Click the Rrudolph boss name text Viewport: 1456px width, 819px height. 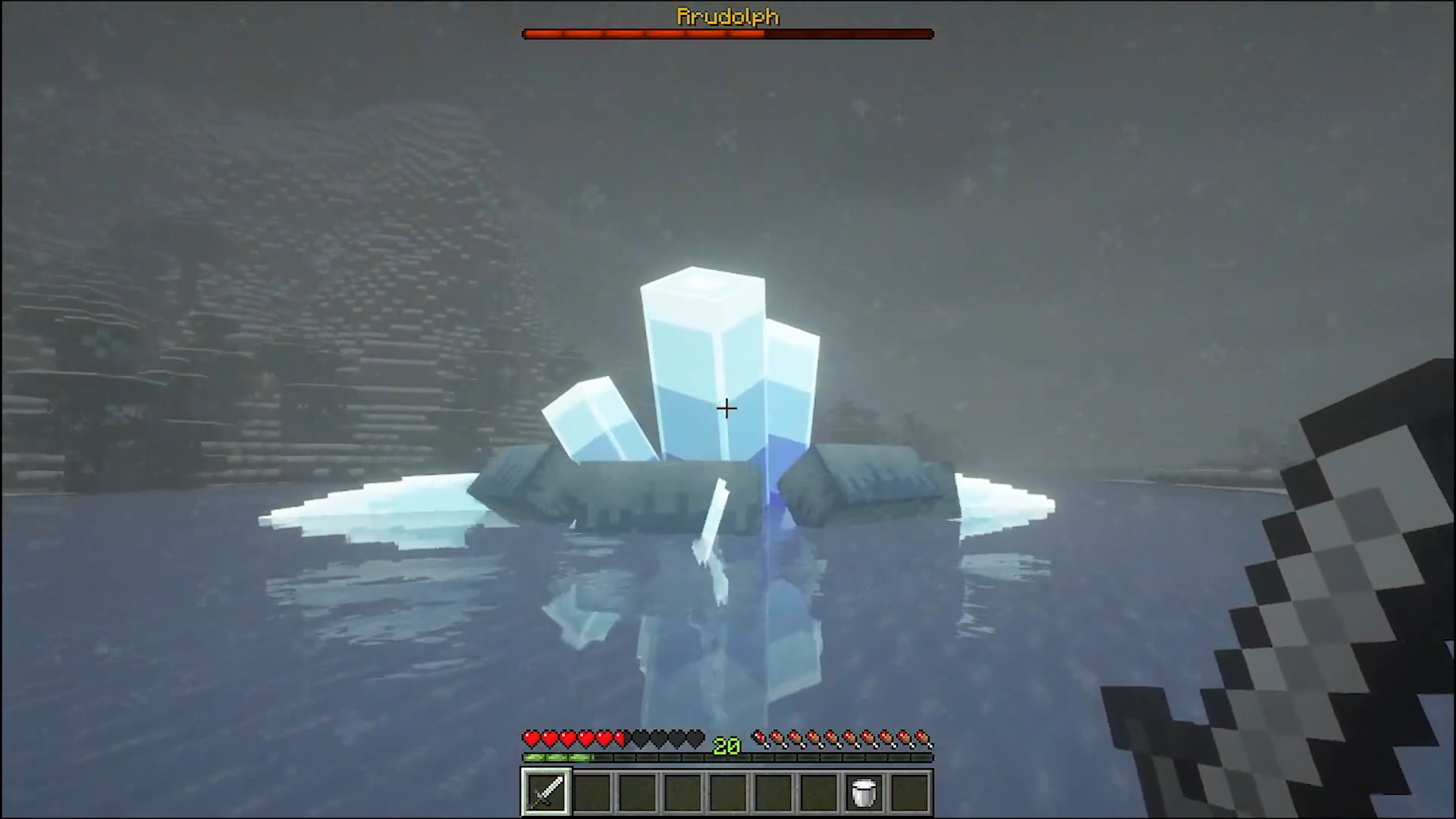[x=726, y=16]
